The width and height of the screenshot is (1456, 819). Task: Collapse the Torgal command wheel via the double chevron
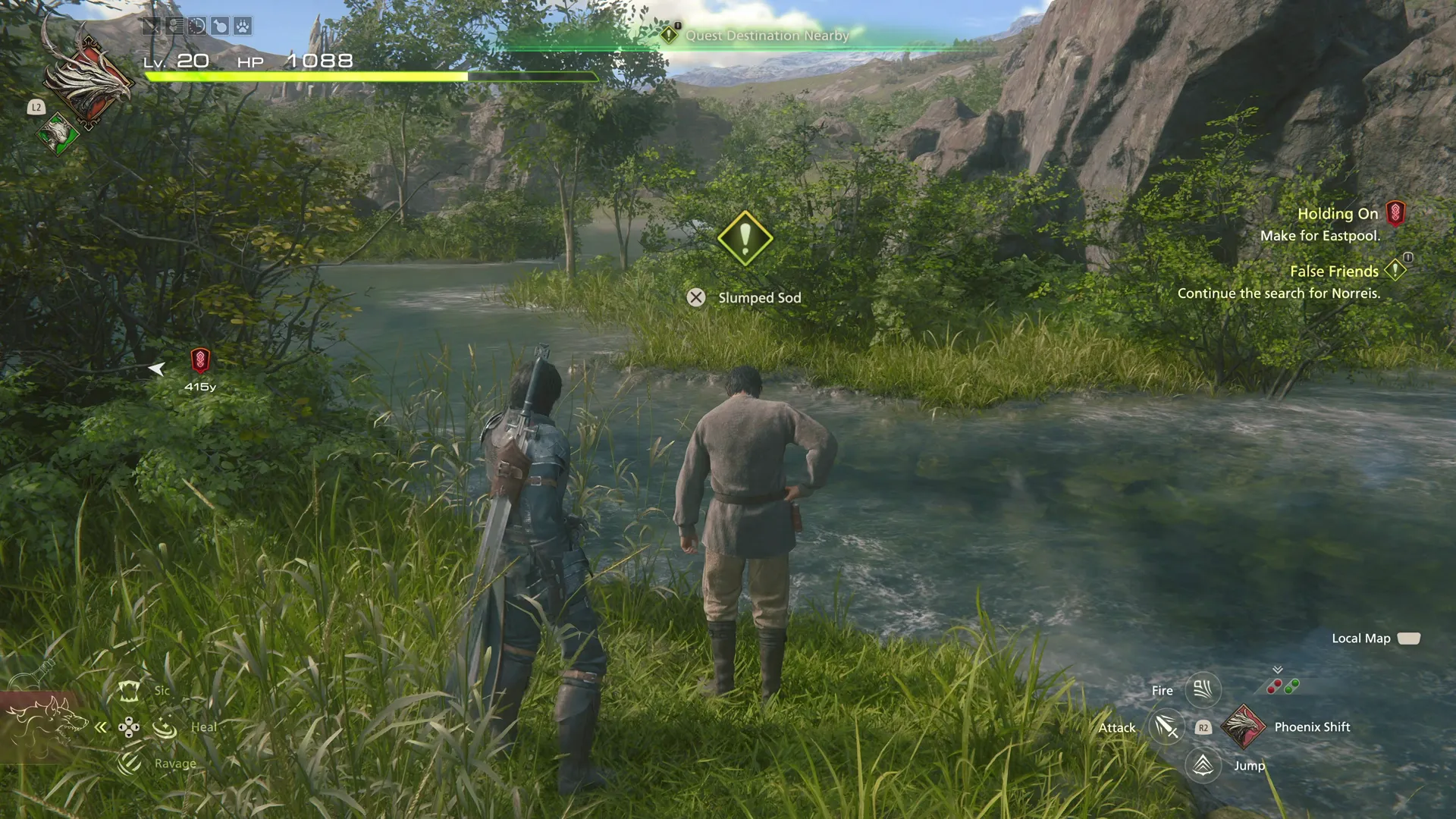pyautogui.click(x=100, y=726)
